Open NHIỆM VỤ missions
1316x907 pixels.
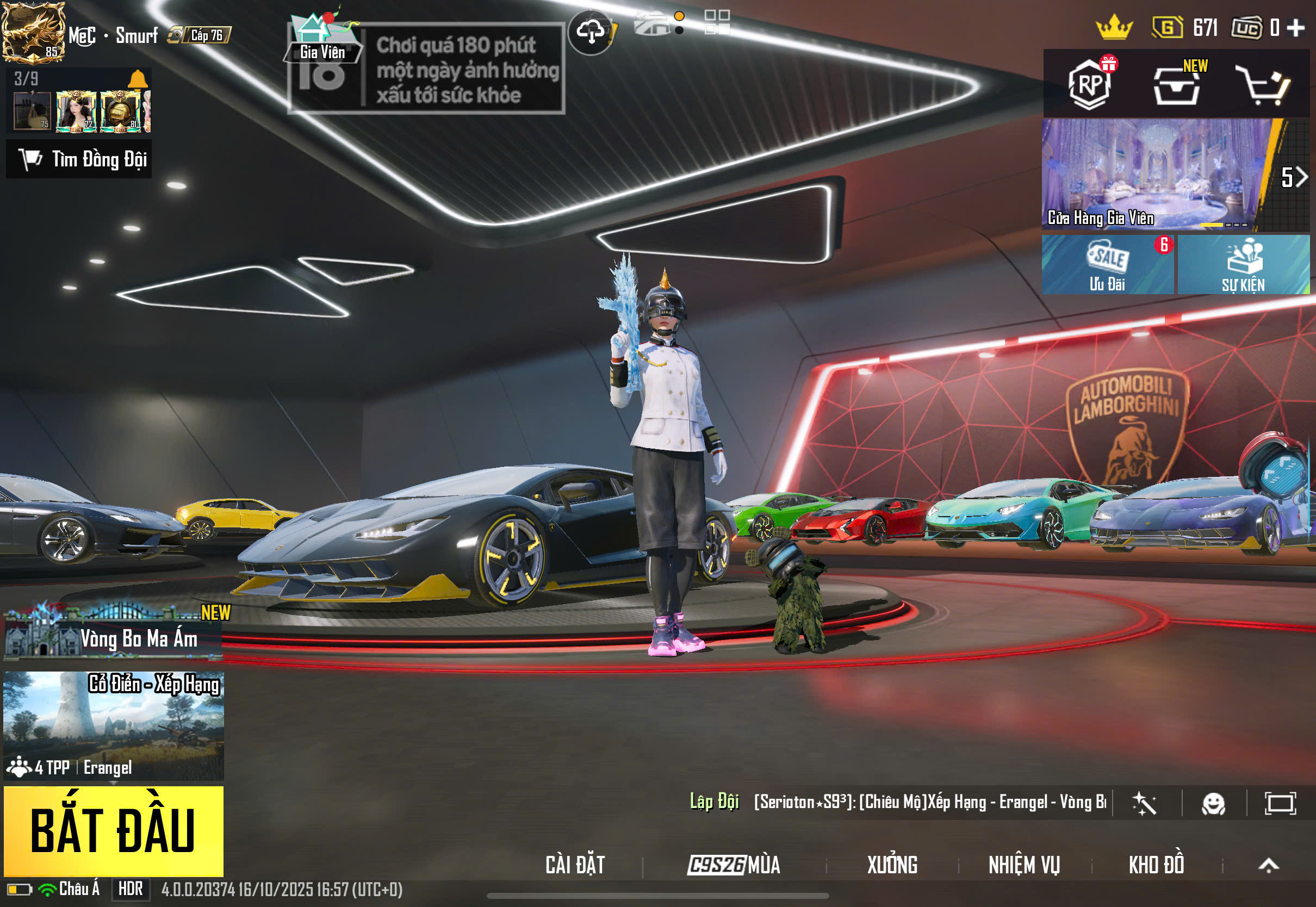(1024, 865)
